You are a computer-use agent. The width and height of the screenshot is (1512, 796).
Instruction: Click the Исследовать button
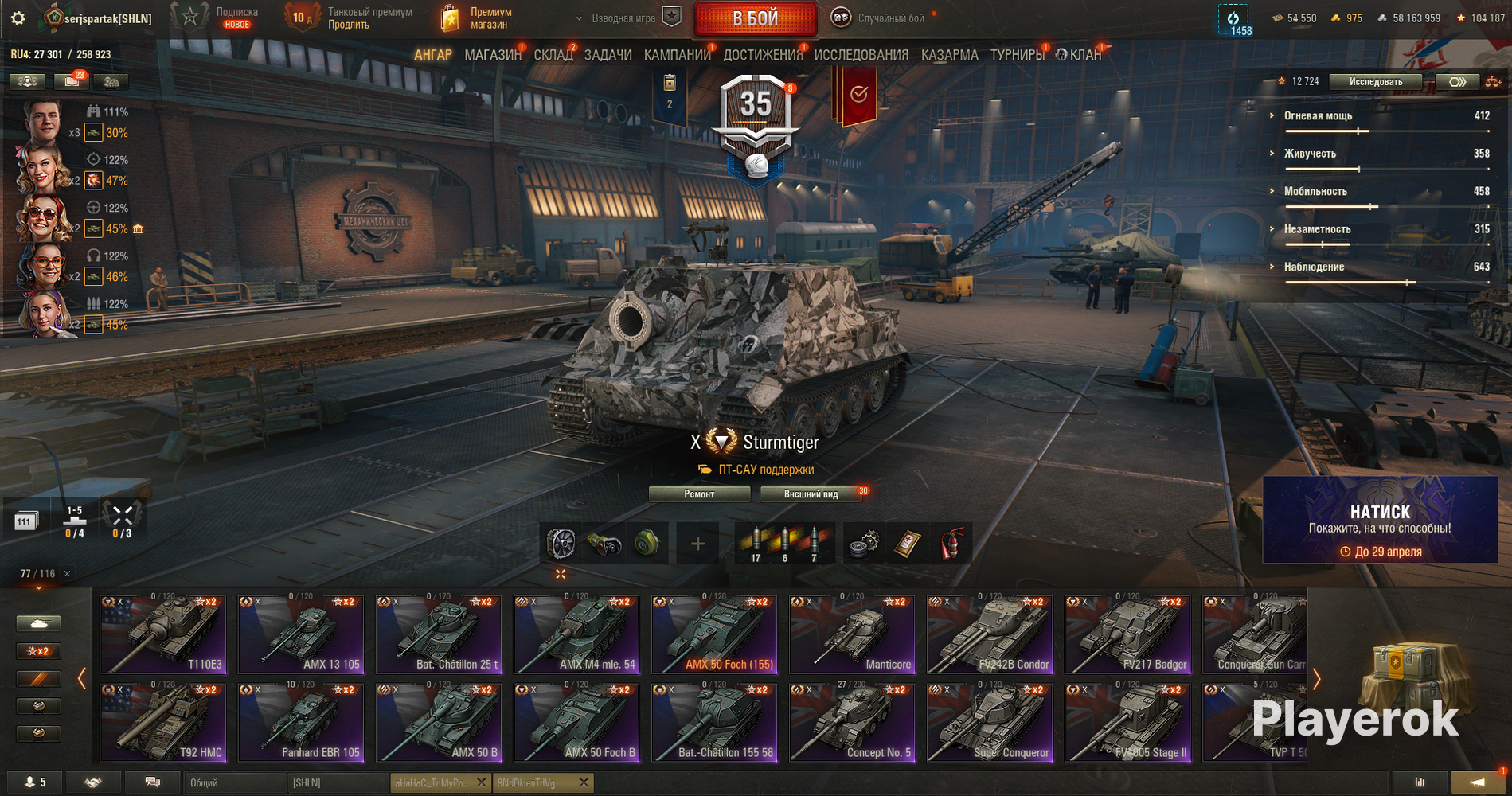(x=1375, y=82)
